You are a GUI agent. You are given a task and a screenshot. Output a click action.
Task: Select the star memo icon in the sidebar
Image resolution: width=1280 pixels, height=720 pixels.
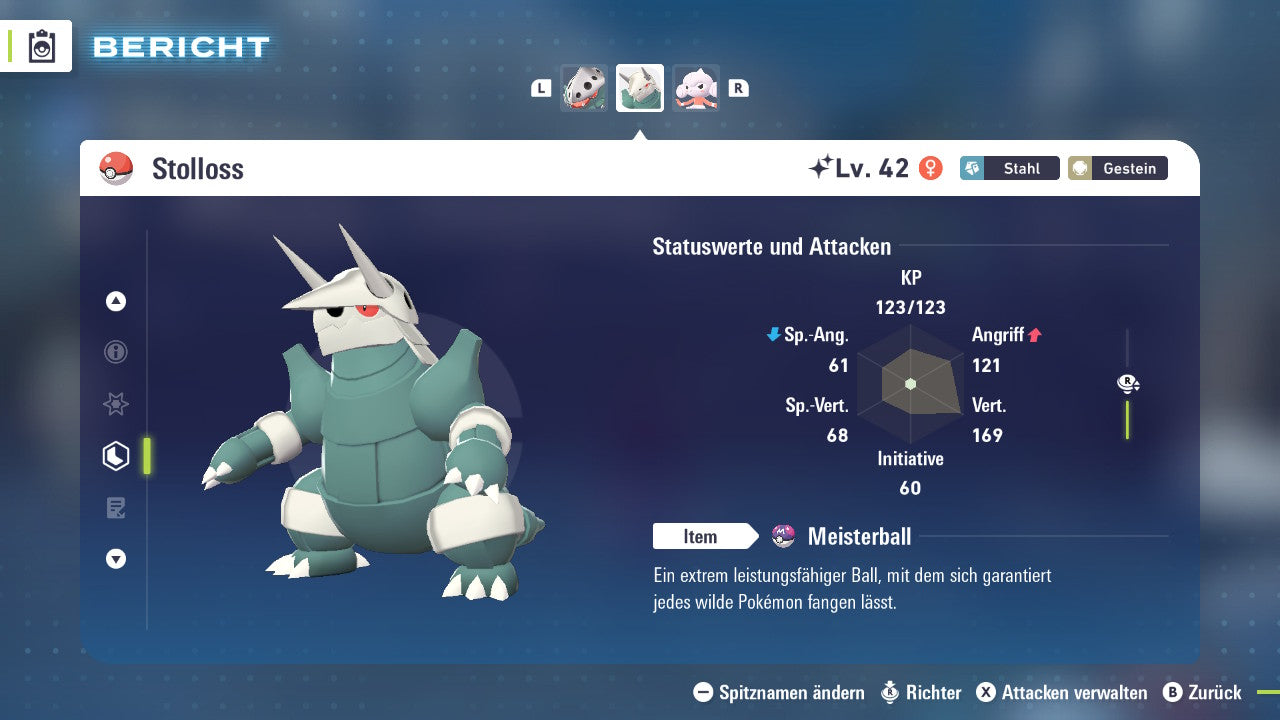(115, 404)
